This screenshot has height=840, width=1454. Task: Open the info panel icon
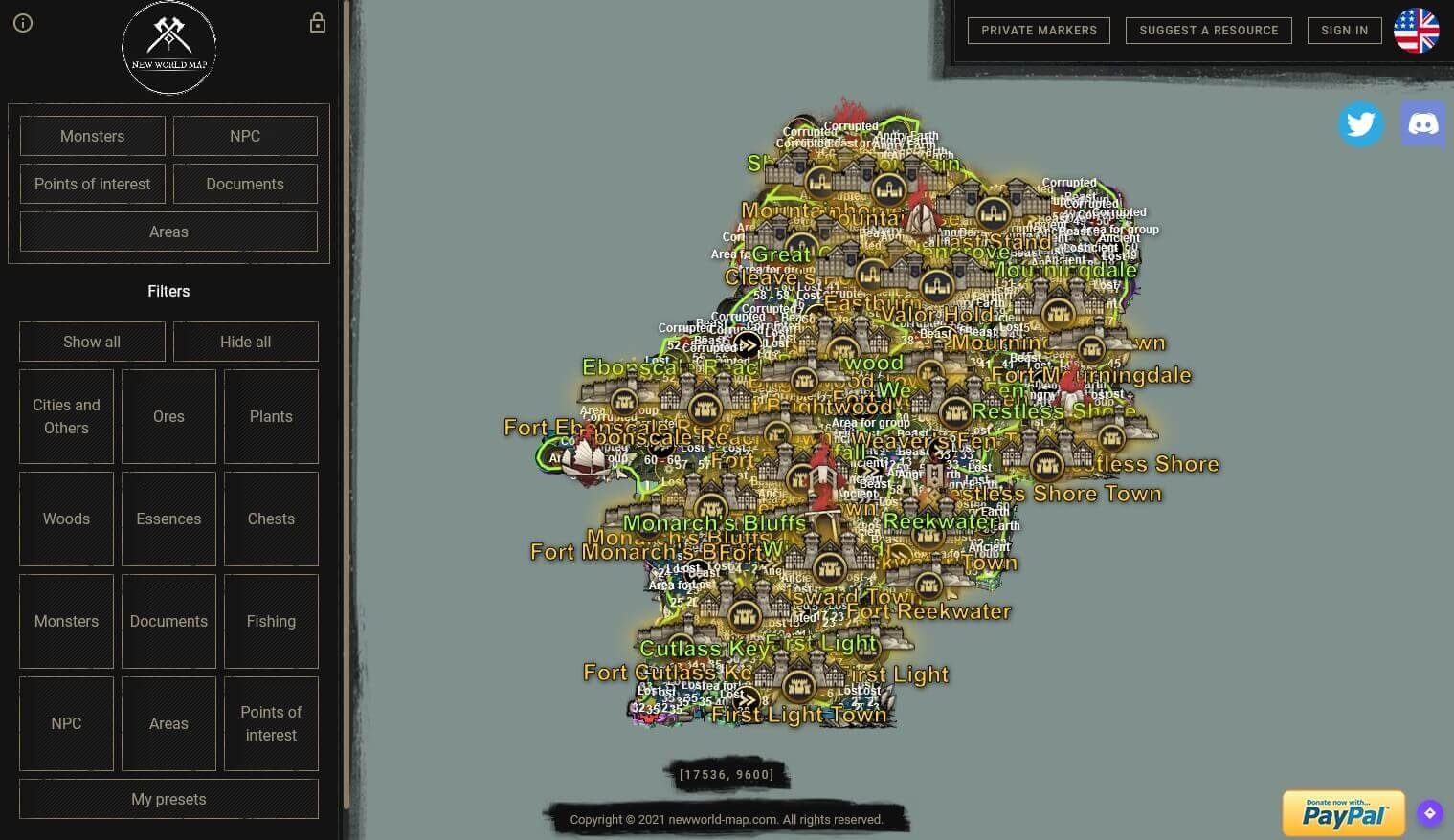point(23,23)
